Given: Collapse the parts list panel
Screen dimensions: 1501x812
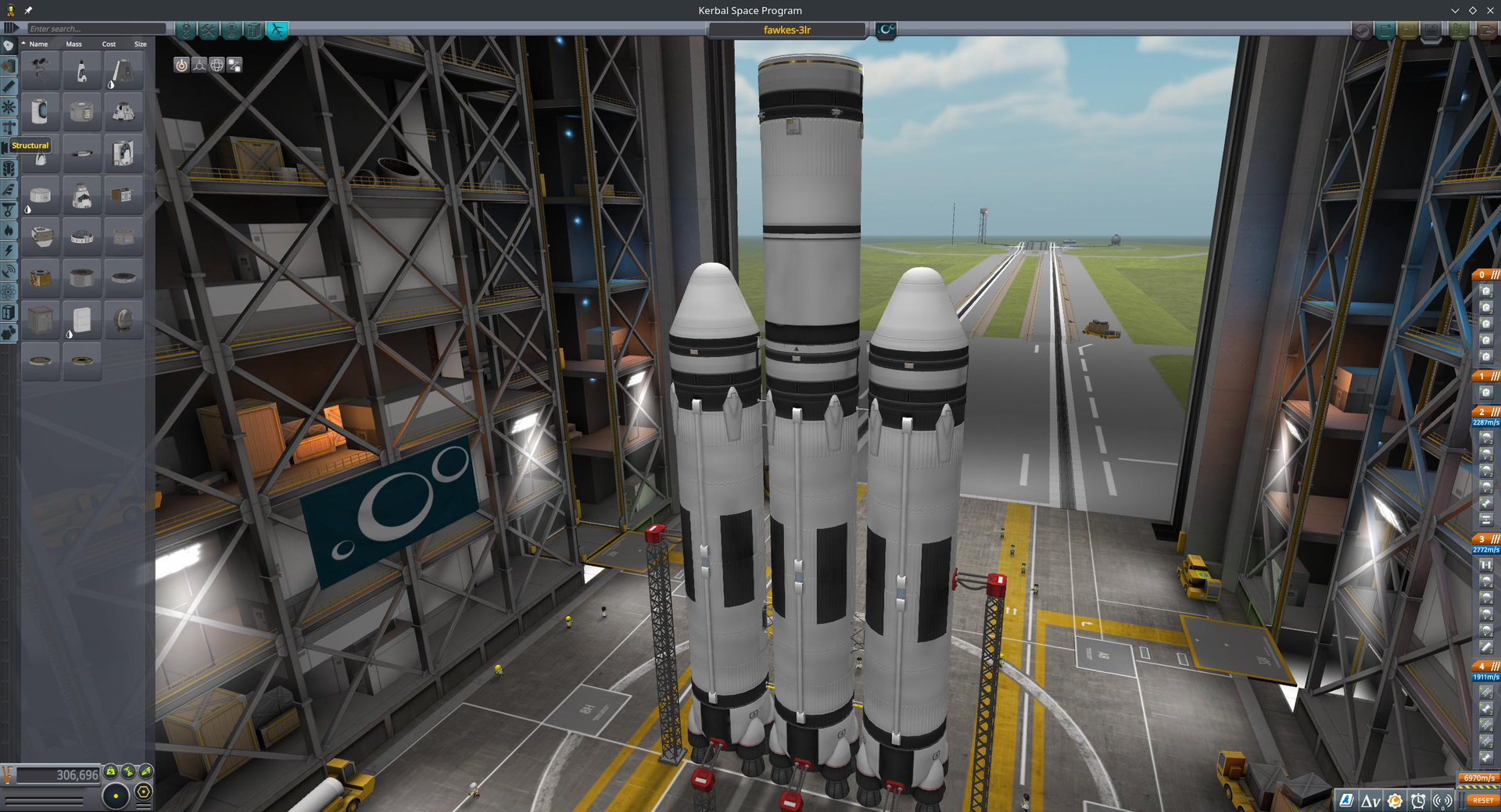Looking at the screenshot, I should click(x=11, y=28).
